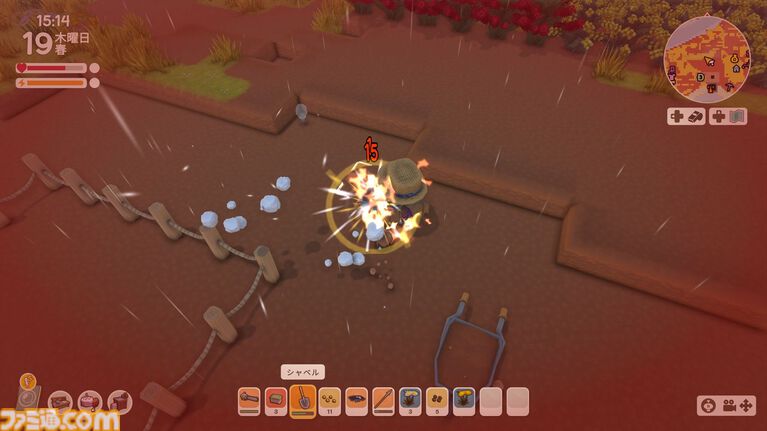Choose the block stack showing 3 beside the hammer
The width and height of the screenshot is (767, 431).
[276, 401]
